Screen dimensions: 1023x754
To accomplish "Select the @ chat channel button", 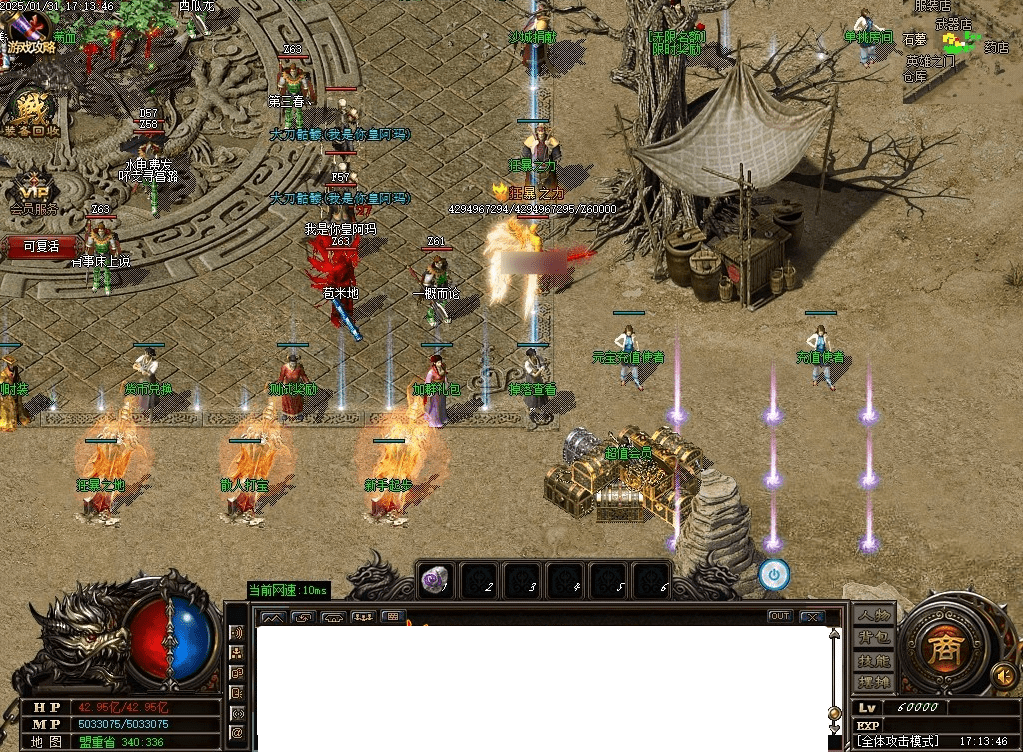I will tap(237, 733).
